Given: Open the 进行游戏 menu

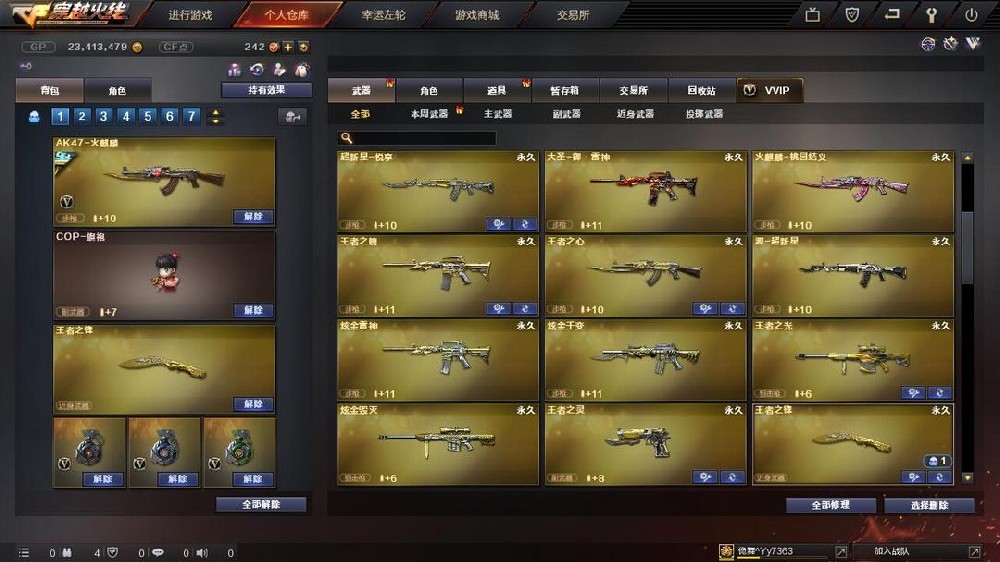Looking at the screenshot, I should [190, 16].
